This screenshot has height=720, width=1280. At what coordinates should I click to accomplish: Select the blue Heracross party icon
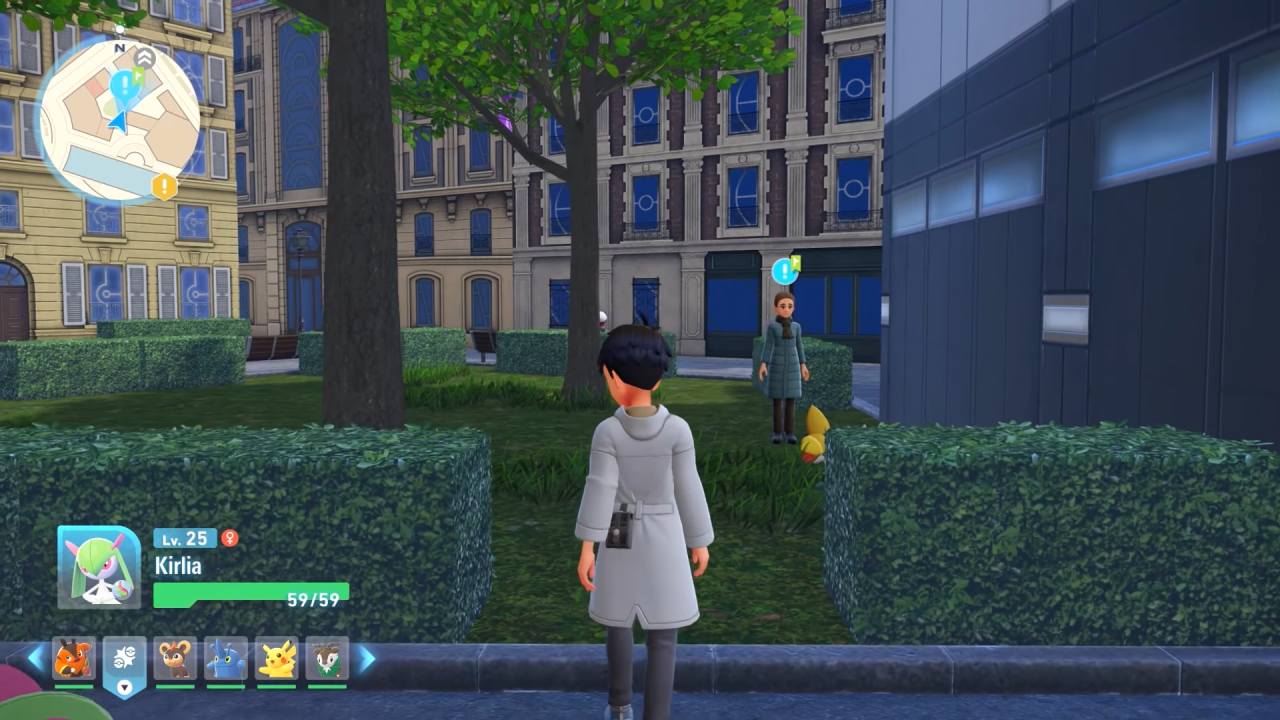coord(226,656)
